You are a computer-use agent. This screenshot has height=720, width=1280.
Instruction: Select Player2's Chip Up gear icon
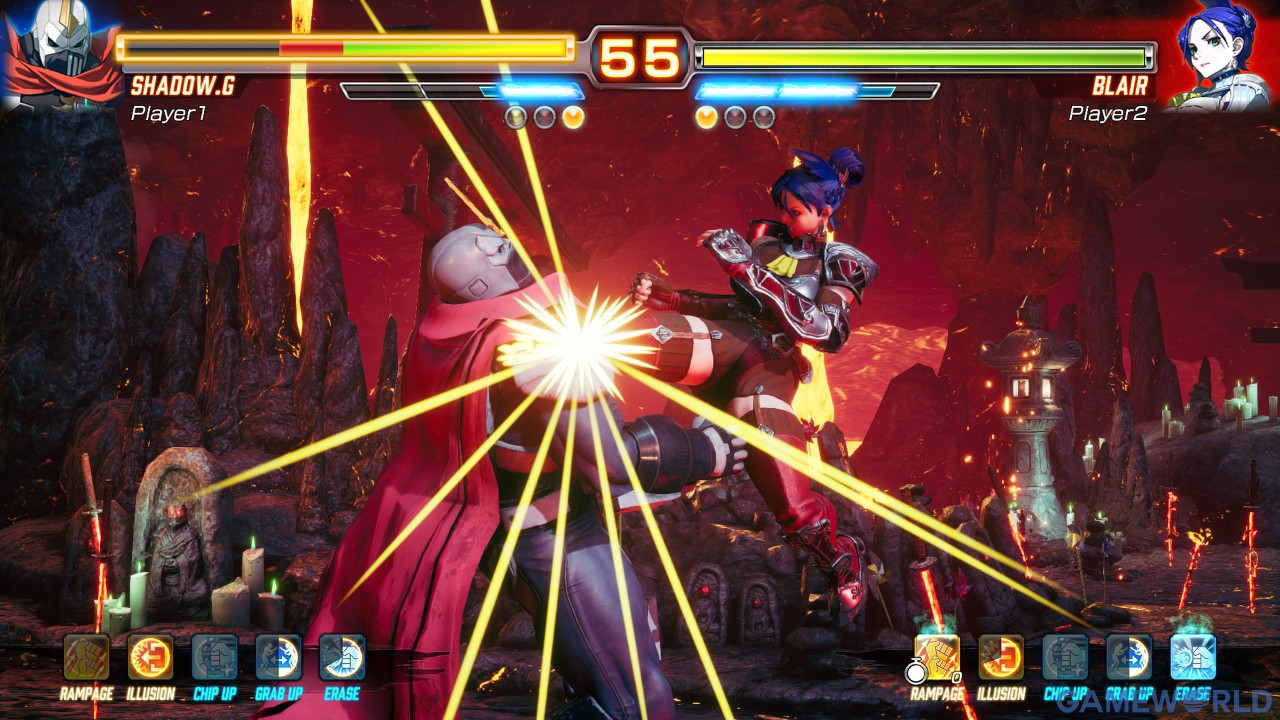point(1065,658)
